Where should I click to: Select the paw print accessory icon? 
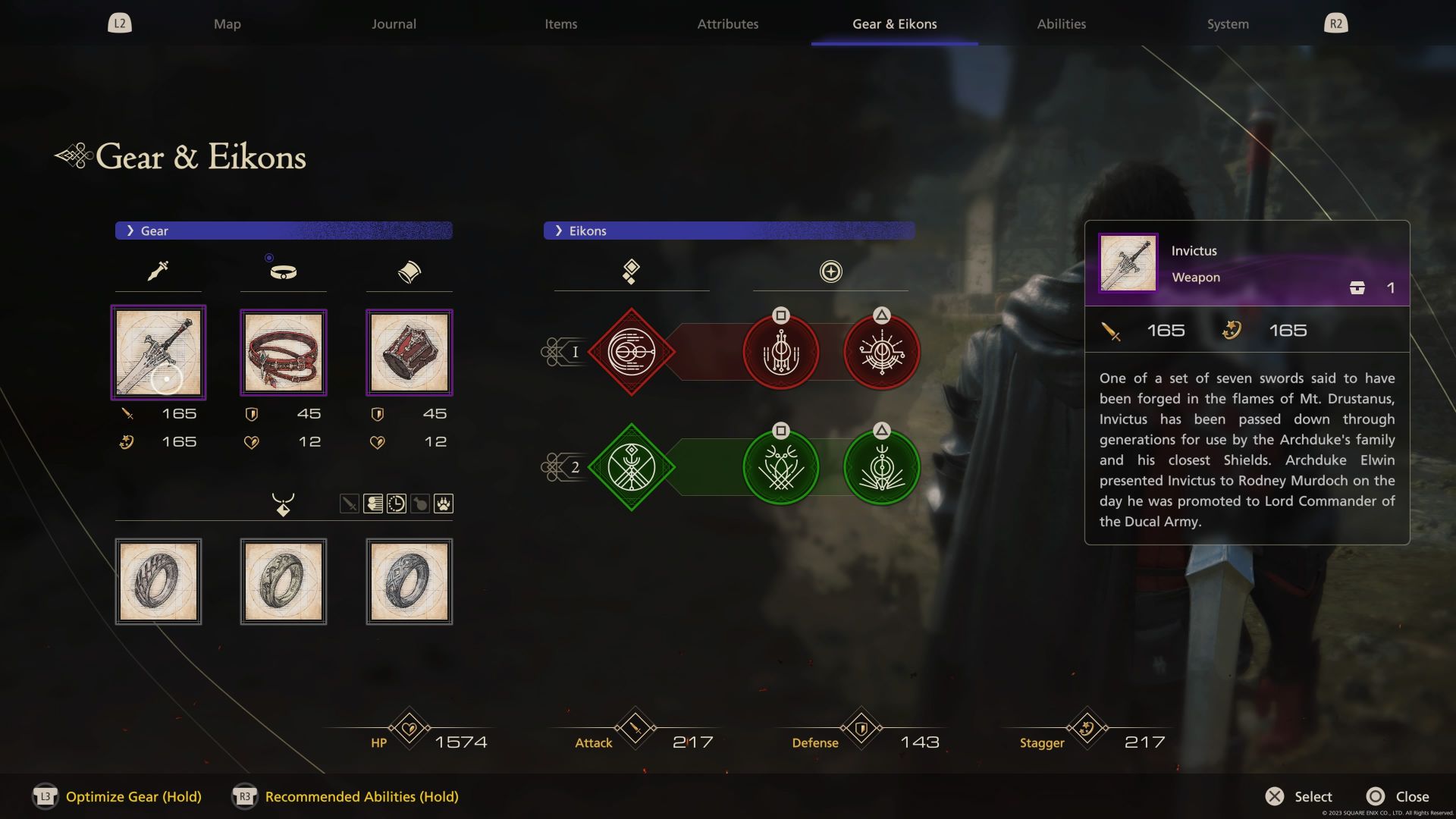pos(444,504)
